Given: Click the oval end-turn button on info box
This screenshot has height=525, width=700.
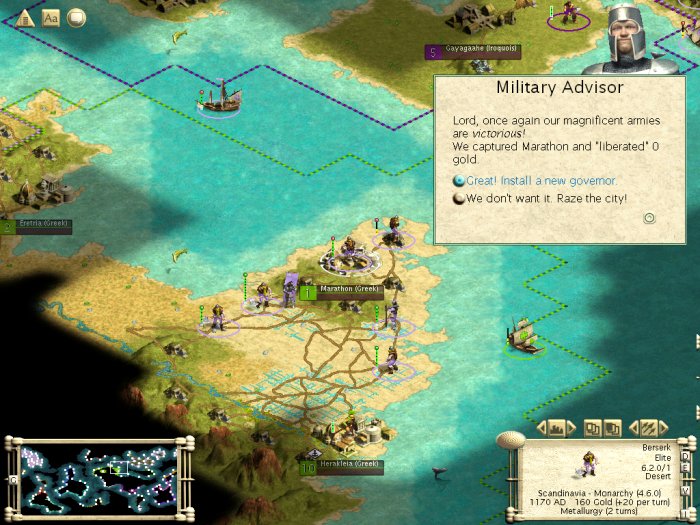Looking at the screenshot, I should (511, 440).
